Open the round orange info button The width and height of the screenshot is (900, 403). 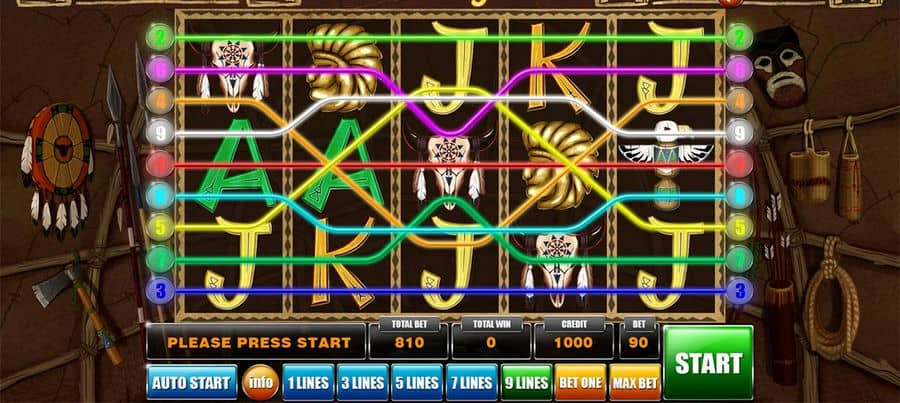click(x=257, y=382)
